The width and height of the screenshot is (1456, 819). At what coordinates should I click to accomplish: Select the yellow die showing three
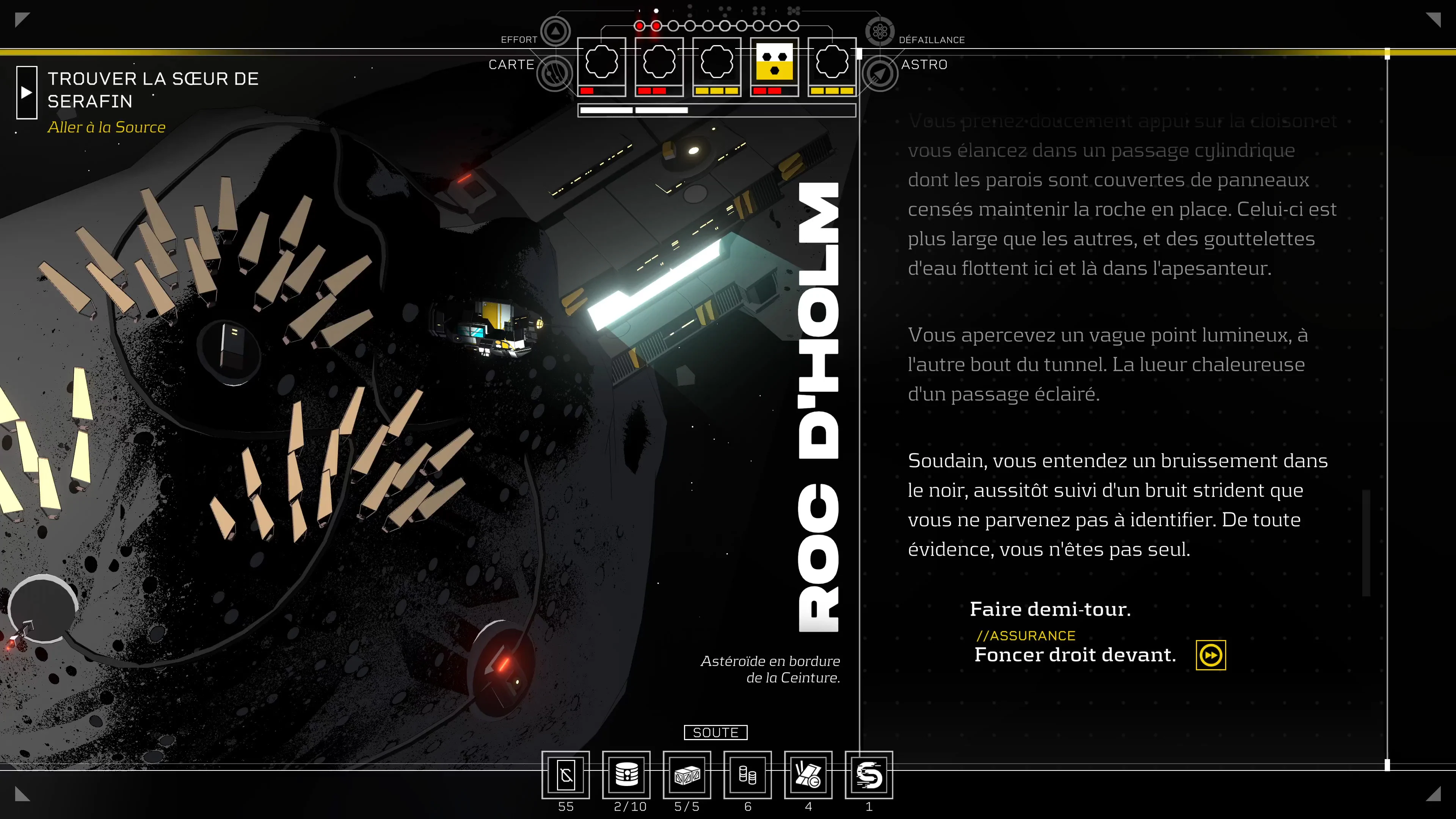coord(774,62)
